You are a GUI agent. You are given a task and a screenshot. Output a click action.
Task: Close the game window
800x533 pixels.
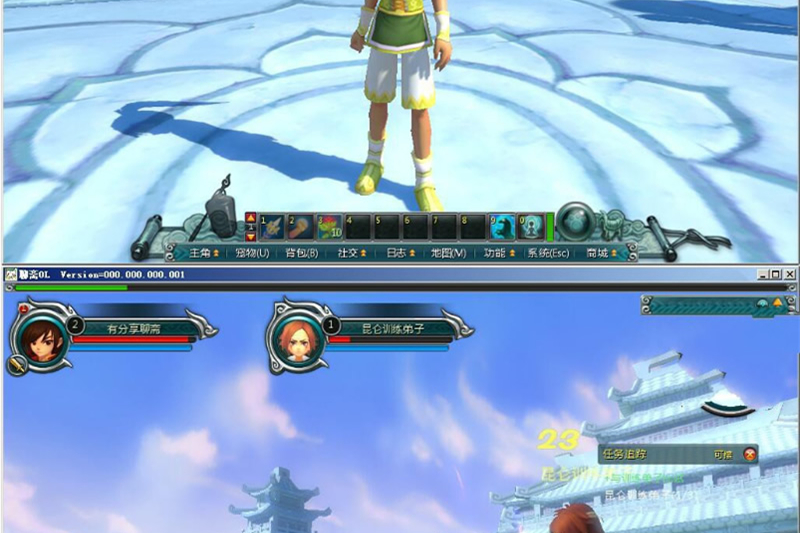(791, 274)
